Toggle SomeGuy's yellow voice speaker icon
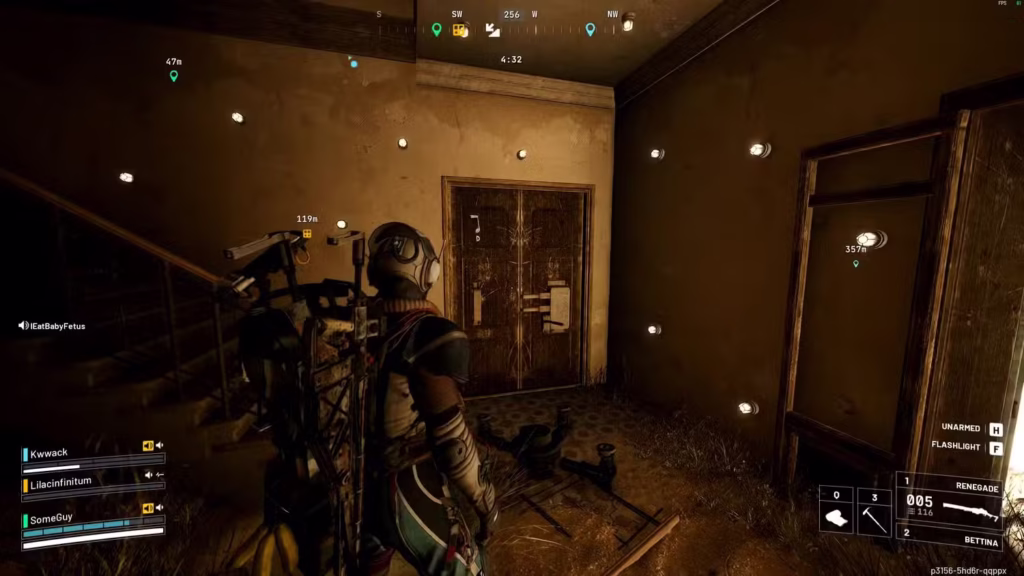The width and height of the screenshot is (1024, 576). click(148, 508)
